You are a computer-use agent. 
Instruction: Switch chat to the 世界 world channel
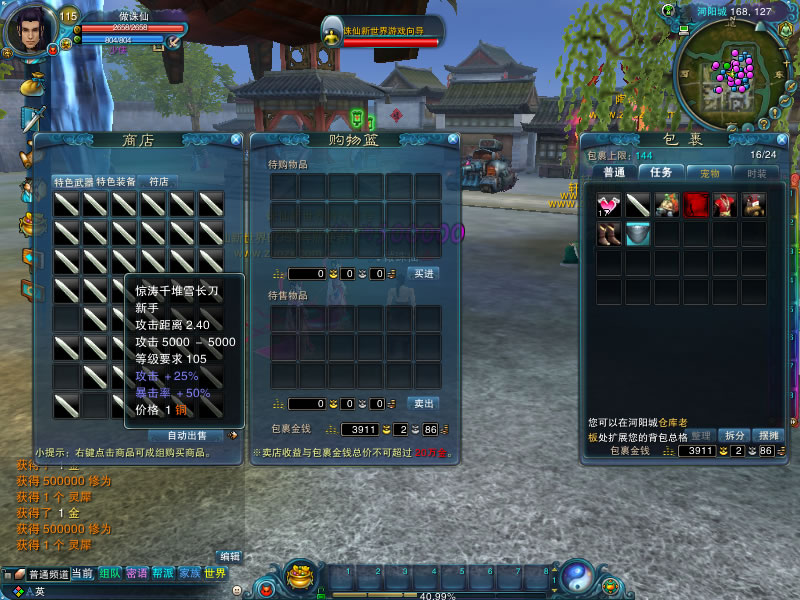pos(215,574)
